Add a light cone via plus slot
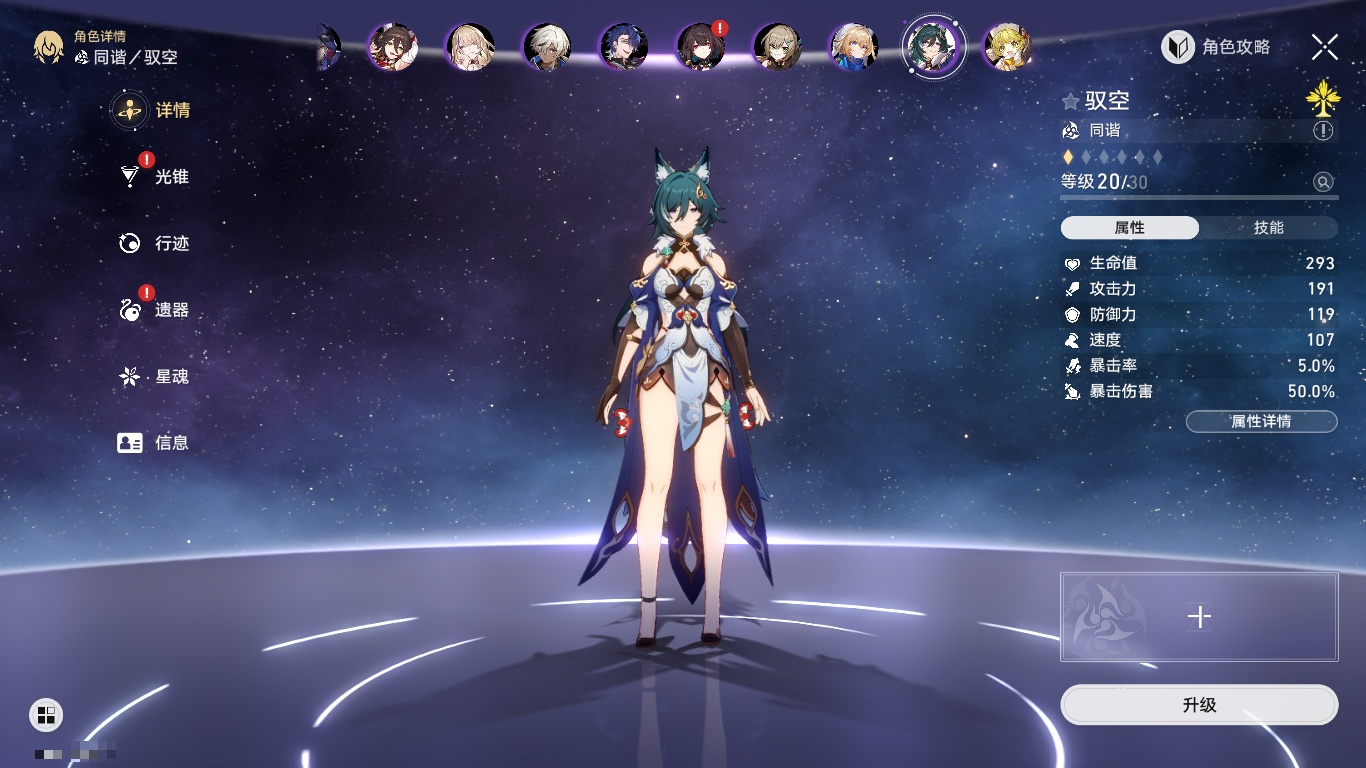 [x=1199, y=617]
